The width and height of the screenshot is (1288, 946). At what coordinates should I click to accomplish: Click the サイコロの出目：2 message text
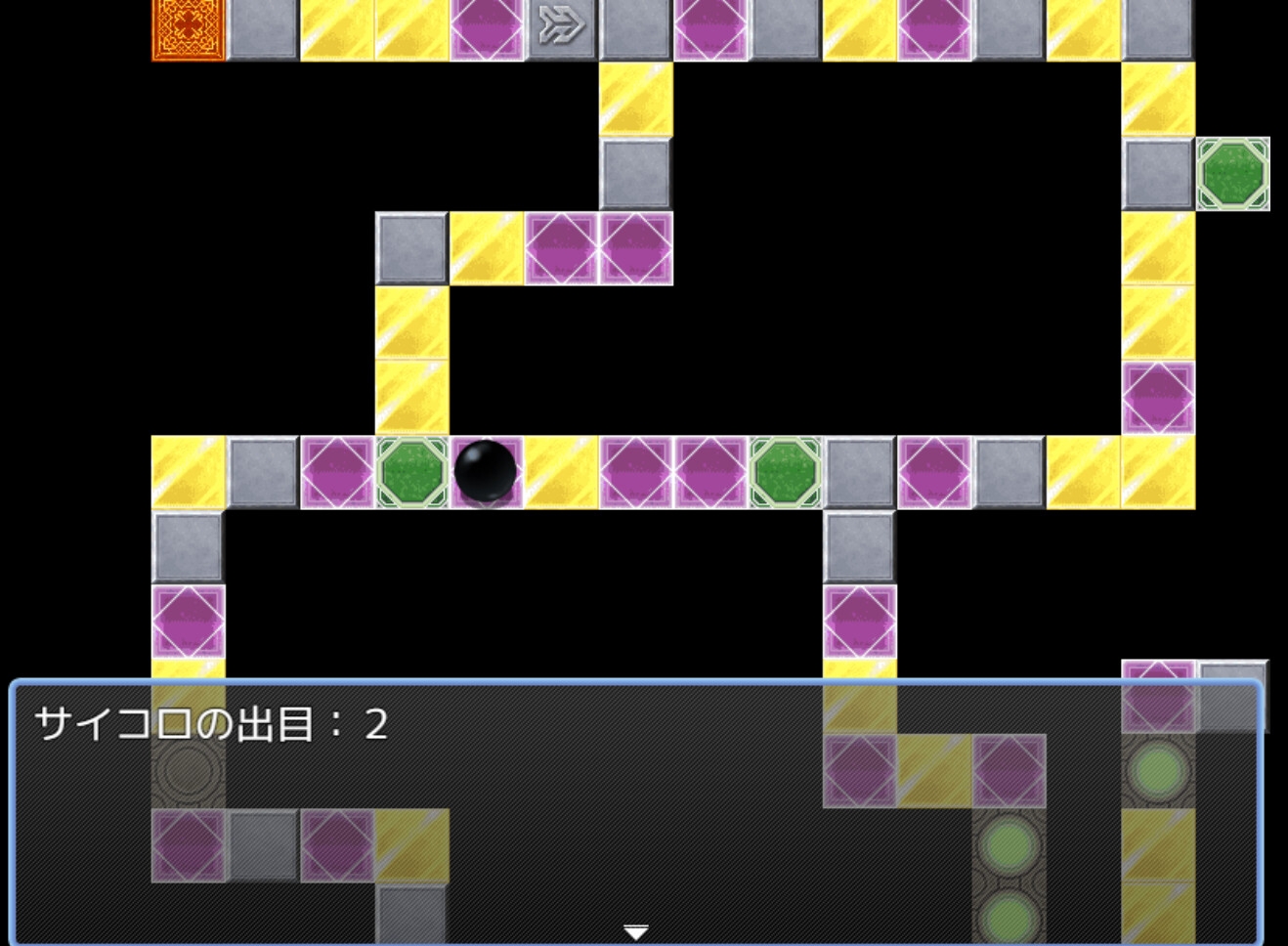tap(210, 723)
